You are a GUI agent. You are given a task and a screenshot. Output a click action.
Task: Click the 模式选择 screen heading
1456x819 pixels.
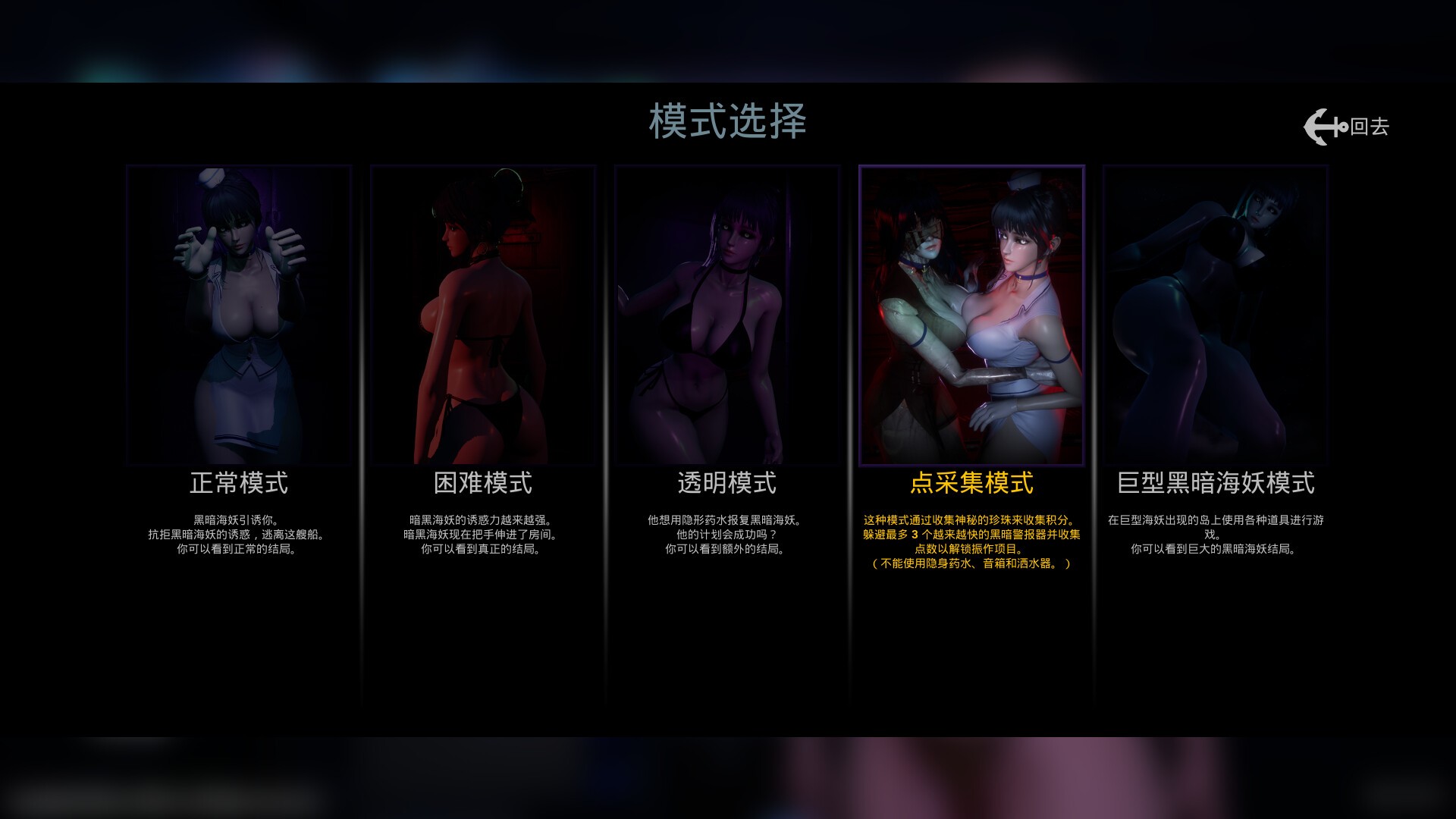(x=728, y=120)
